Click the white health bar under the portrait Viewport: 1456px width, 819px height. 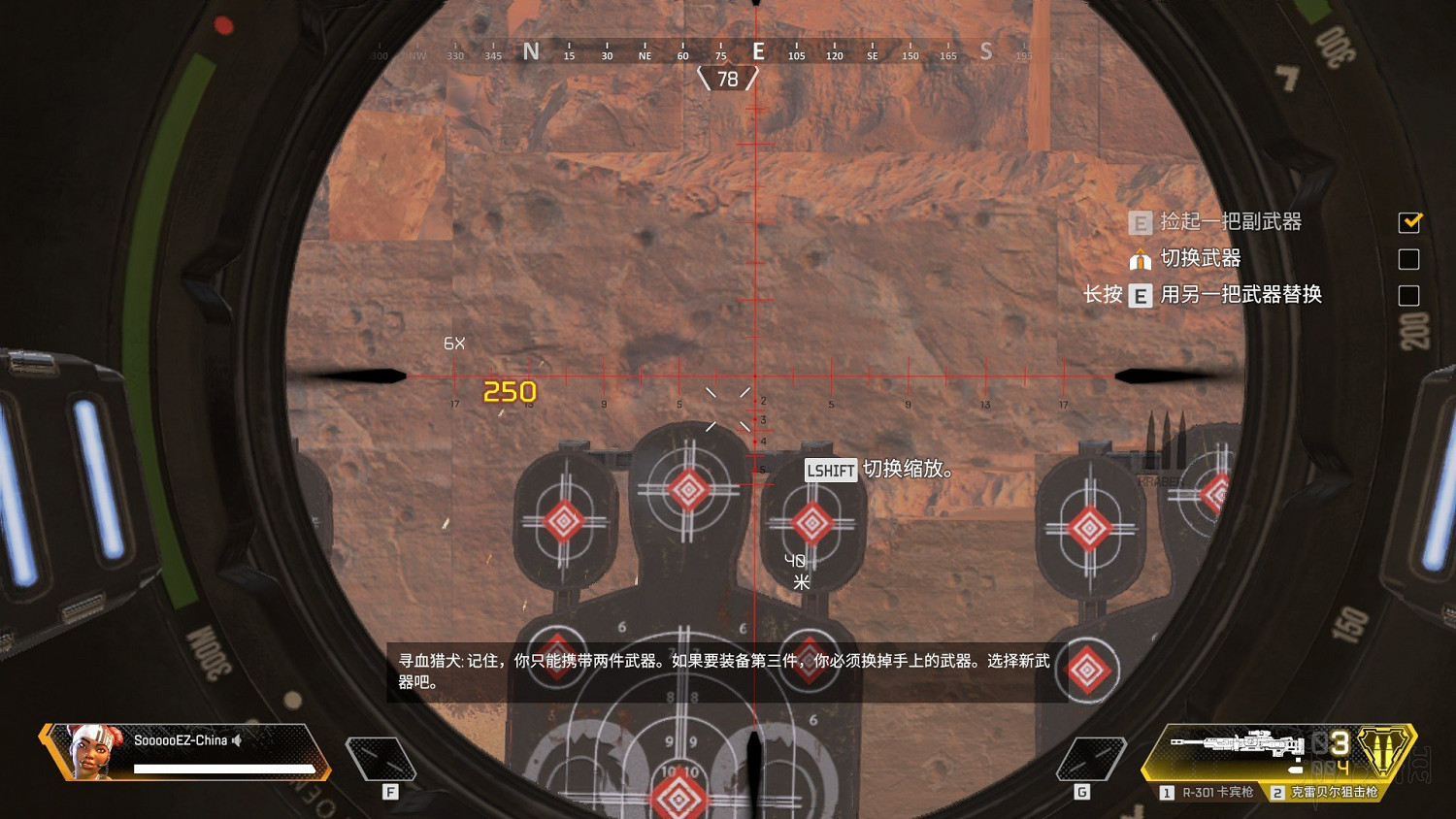pyautogui.click(x=225, y=769)
